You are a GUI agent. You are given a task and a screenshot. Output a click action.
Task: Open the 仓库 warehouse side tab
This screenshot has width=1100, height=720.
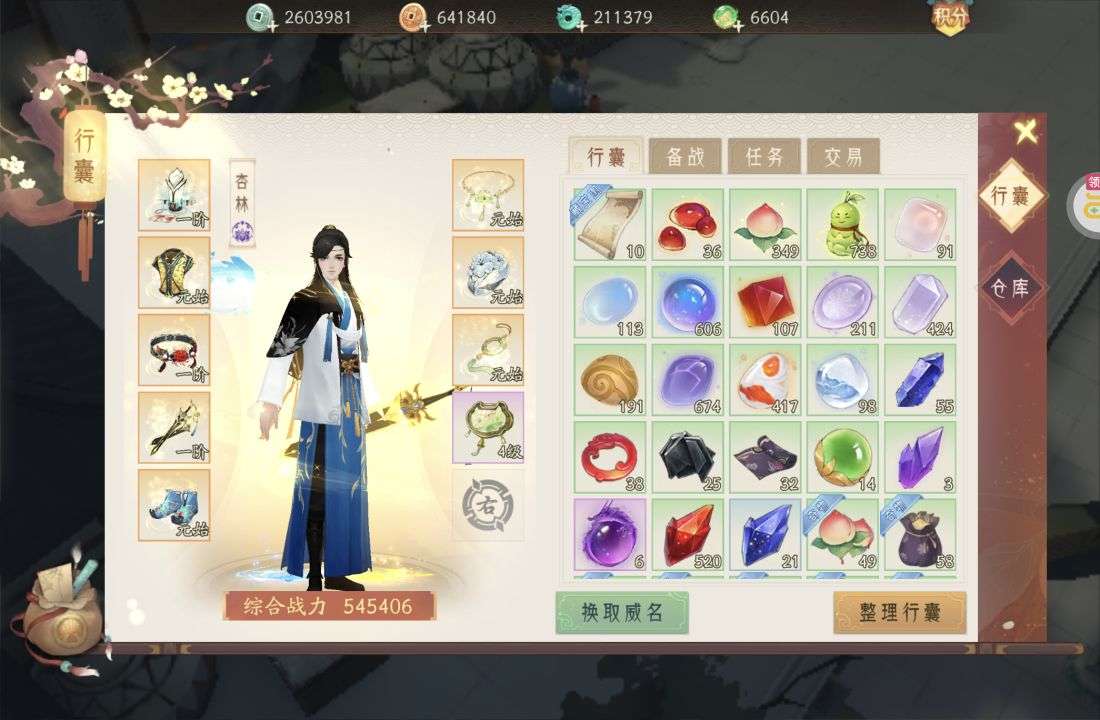1011,287
